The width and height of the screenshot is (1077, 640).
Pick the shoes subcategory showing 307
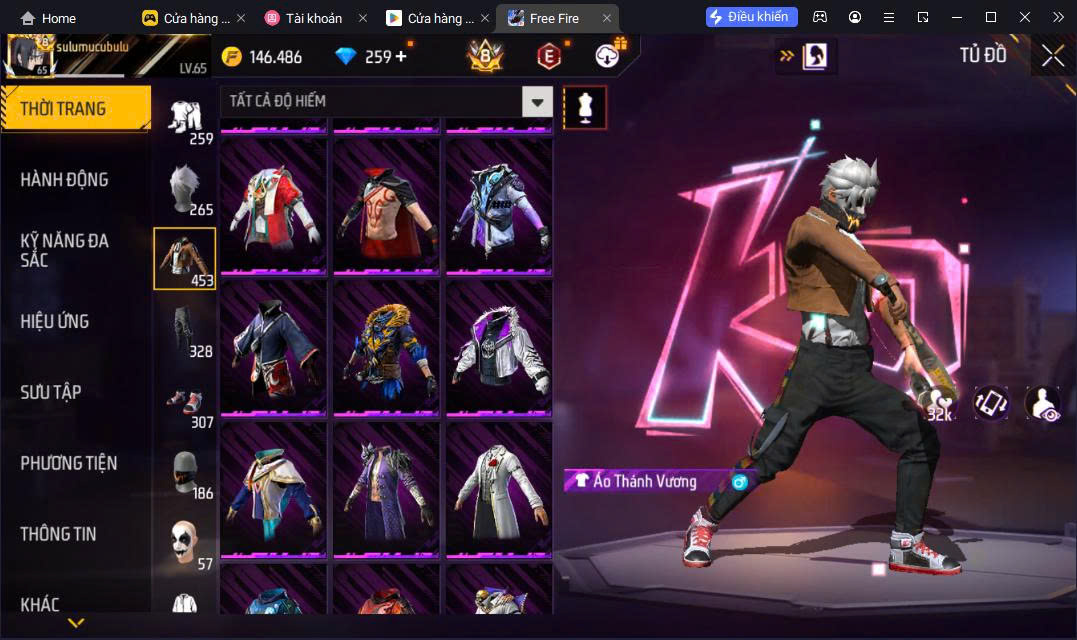coord(184,401)
